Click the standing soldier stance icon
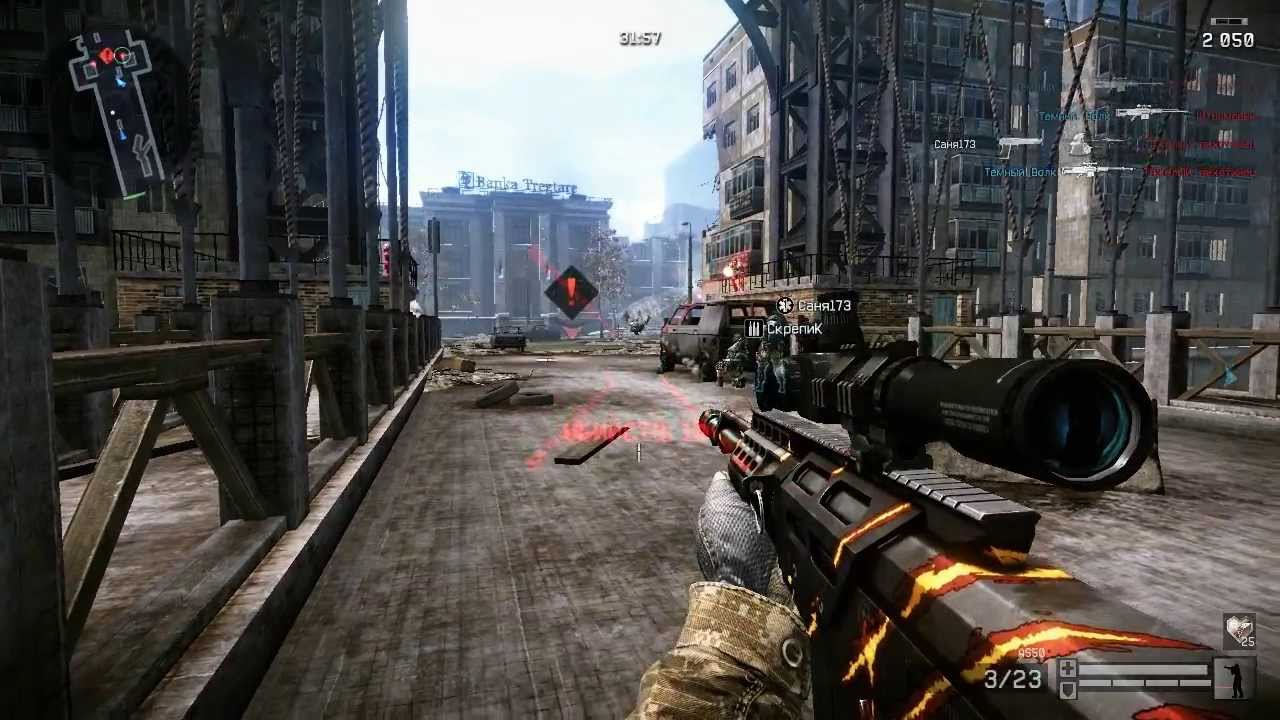1280x720 pixels. (1233, 677)
